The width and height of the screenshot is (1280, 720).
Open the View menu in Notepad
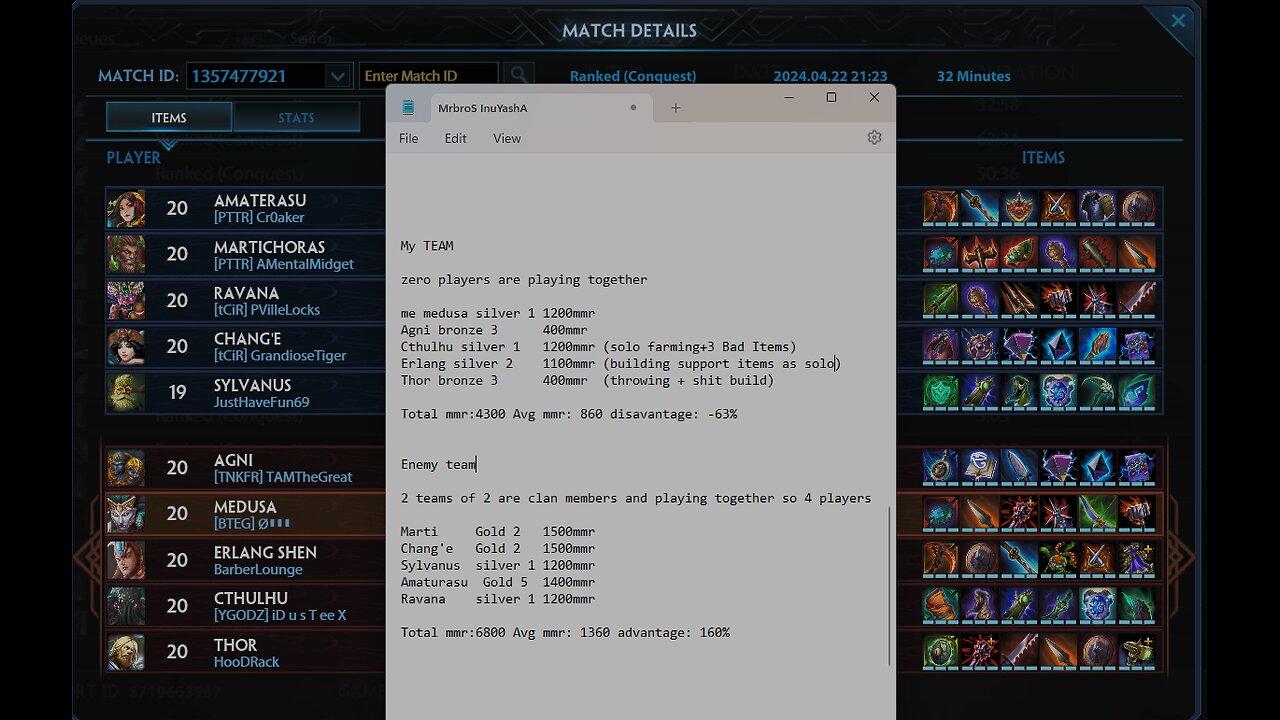pos(506,138)
